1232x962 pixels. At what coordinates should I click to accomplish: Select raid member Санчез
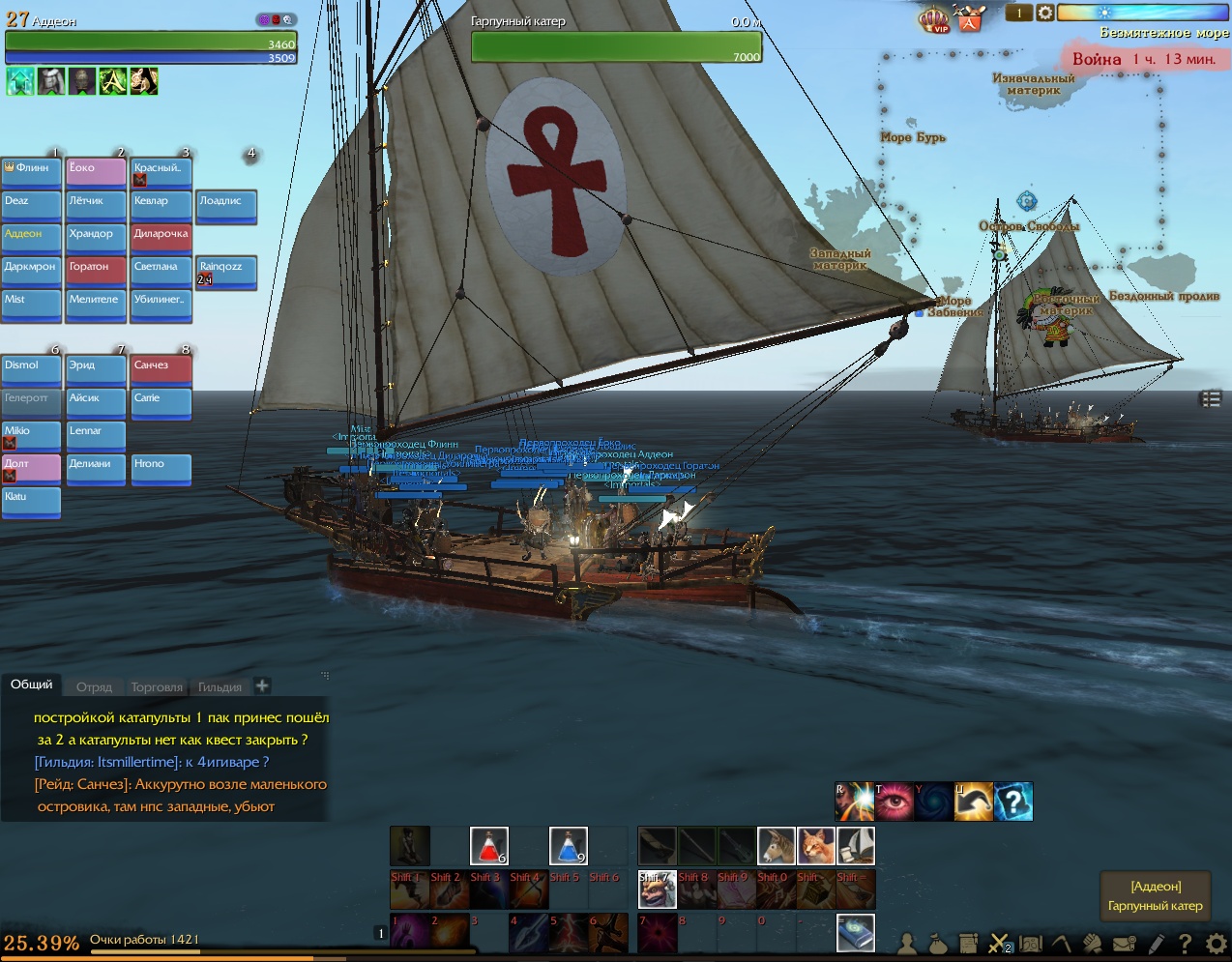point(161,367)
